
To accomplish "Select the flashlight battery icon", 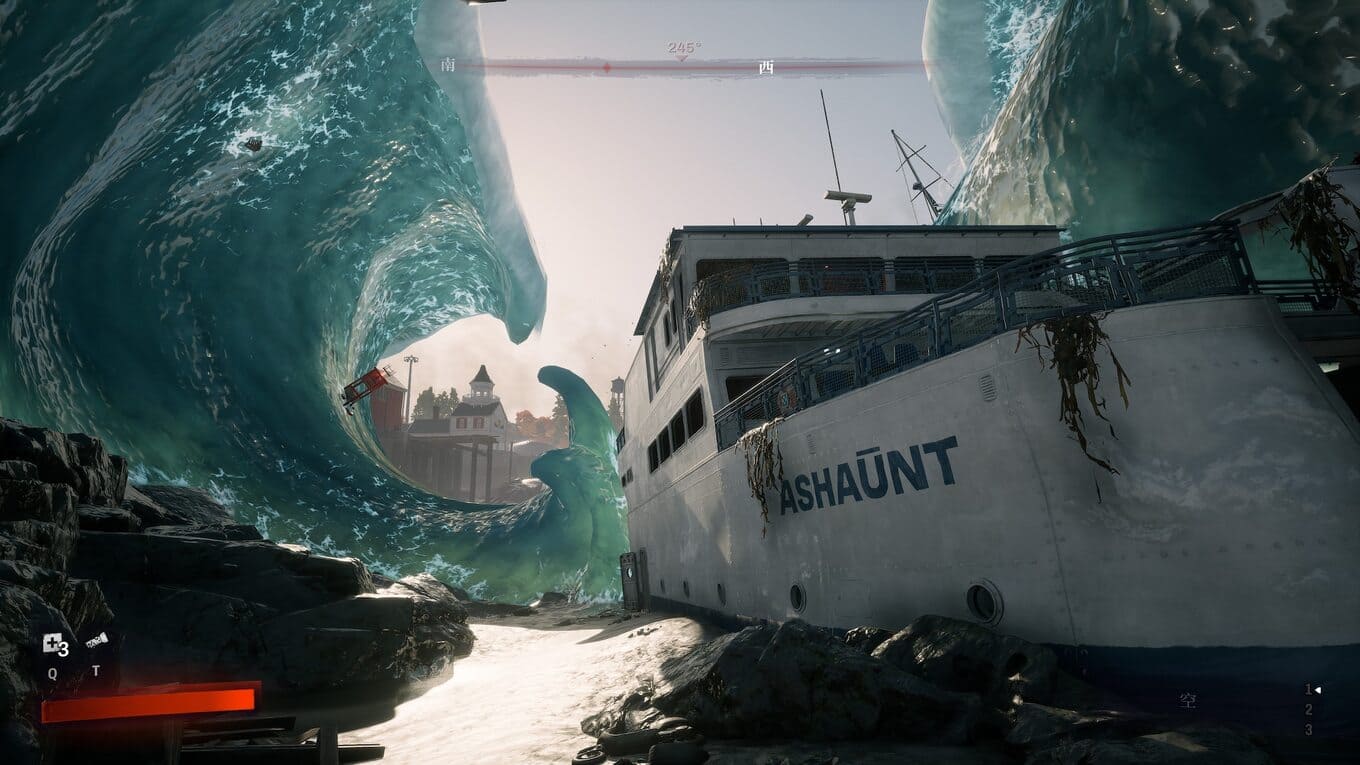I will click(x=96, y=642).
